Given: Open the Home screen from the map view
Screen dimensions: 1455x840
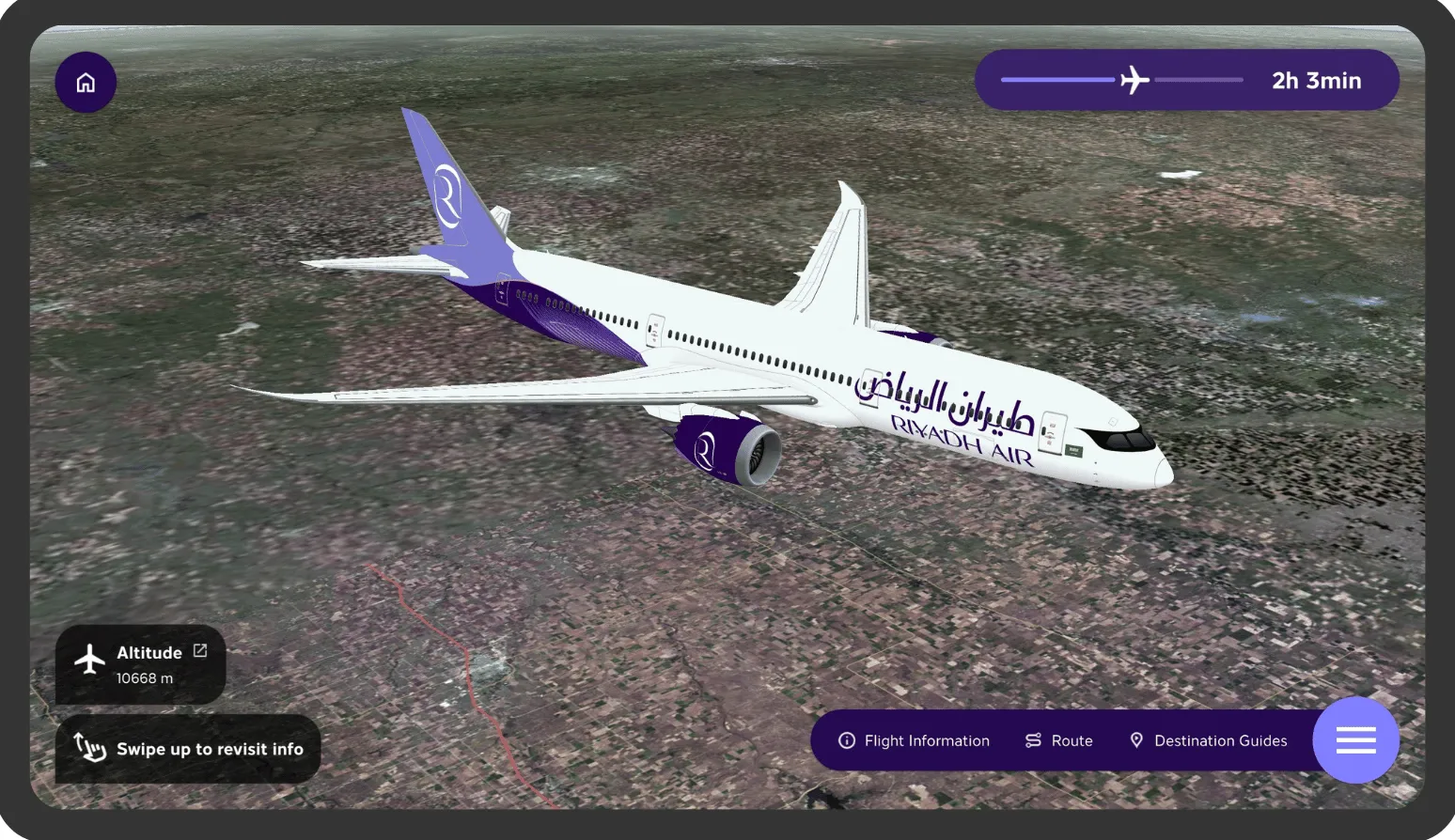Looking at the screenshot, I should click(x=86, y=83).
